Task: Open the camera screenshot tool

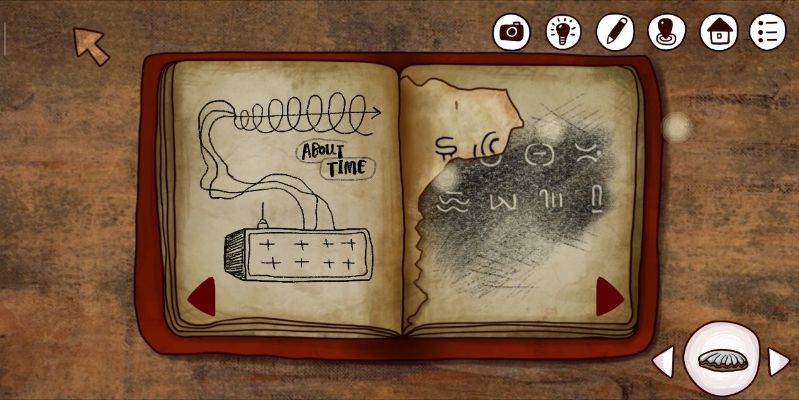Action: (512, 31)
